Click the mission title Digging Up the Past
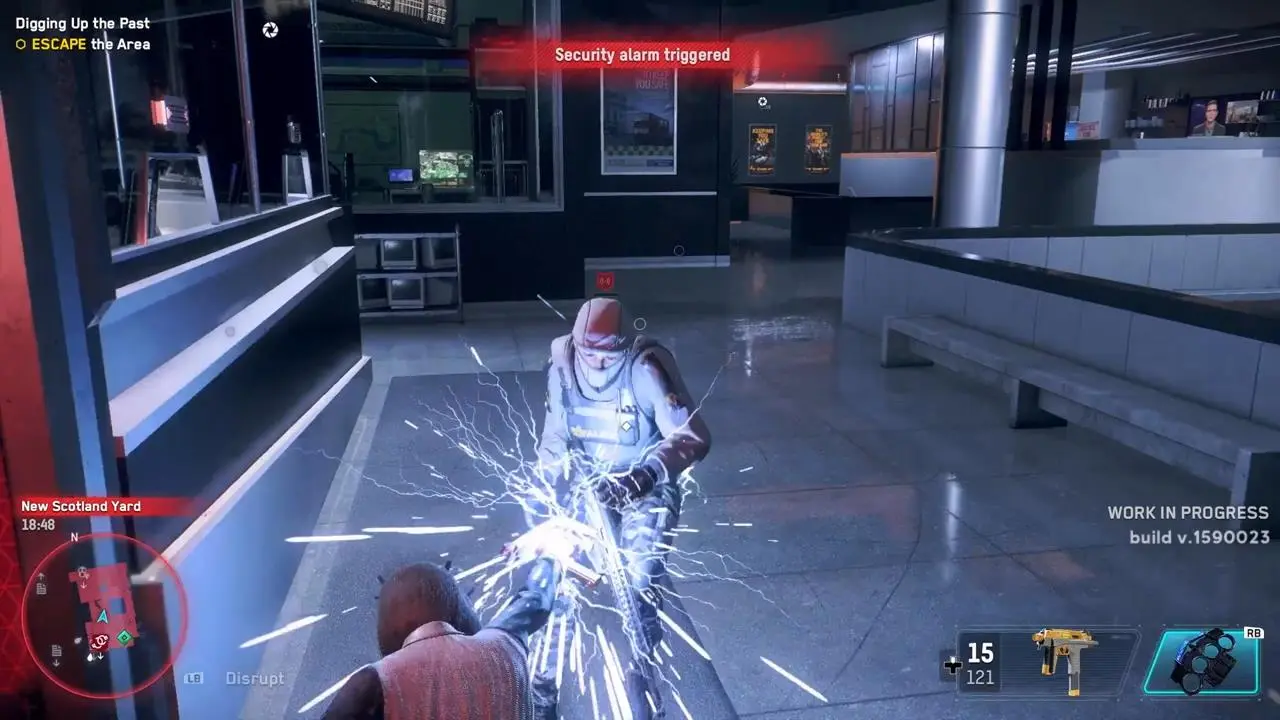 point(80,23)
